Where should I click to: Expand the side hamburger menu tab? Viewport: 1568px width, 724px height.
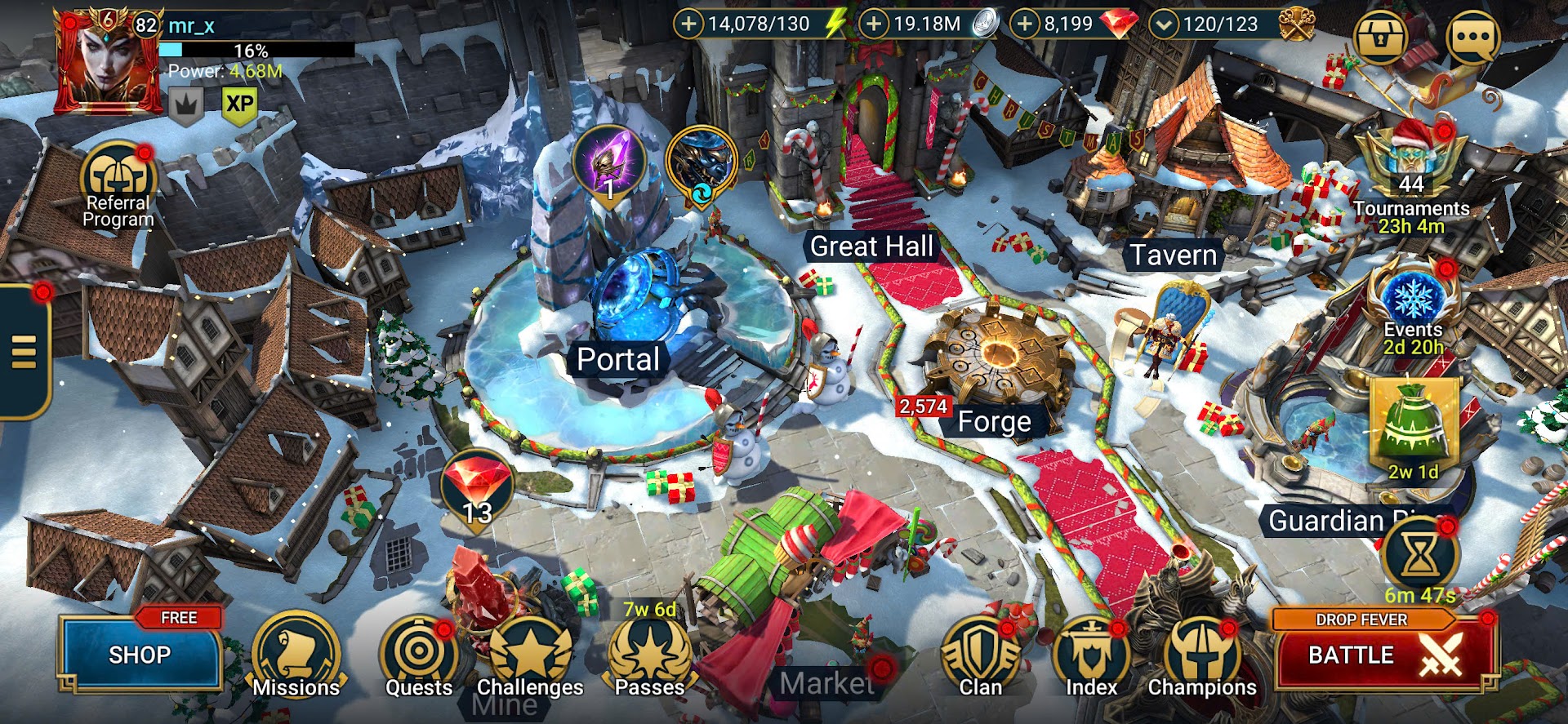pos(24,353)
